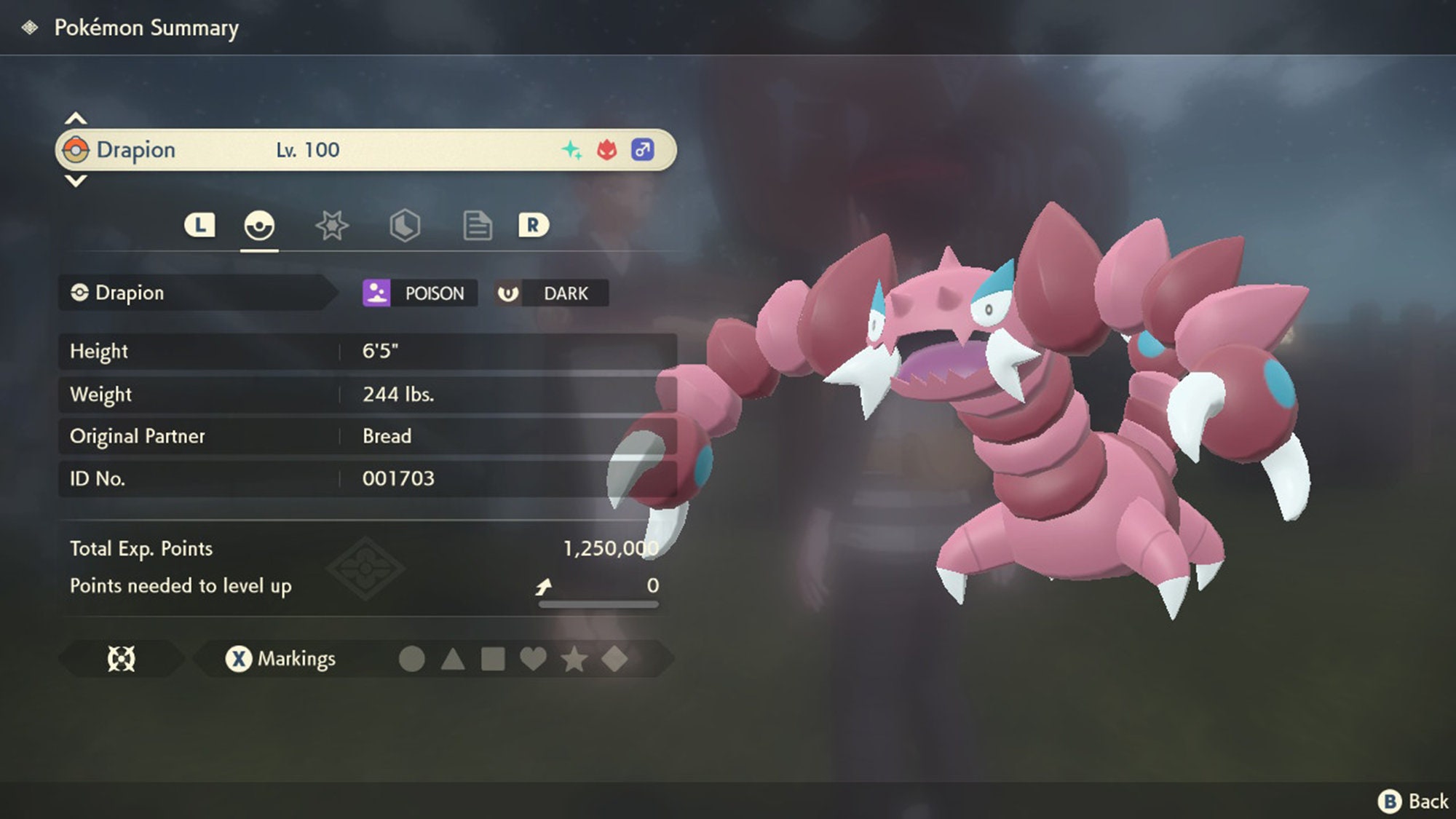Viewport: 1456px width, 819px height.
Task: Click the experience progress bar
Action: (x=597, y=603)
